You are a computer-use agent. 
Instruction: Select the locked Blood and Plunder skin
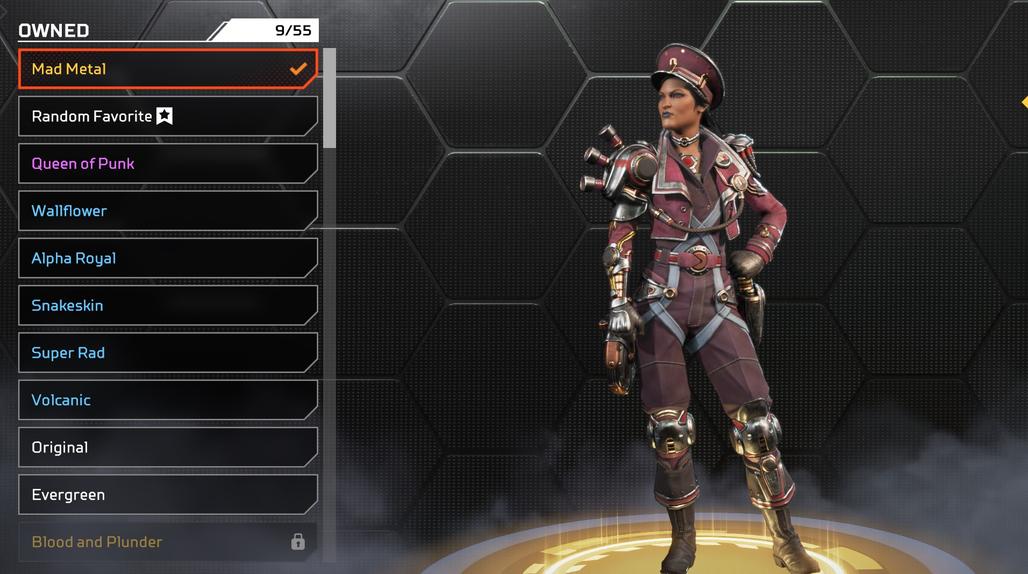click(x=167, y=542)
